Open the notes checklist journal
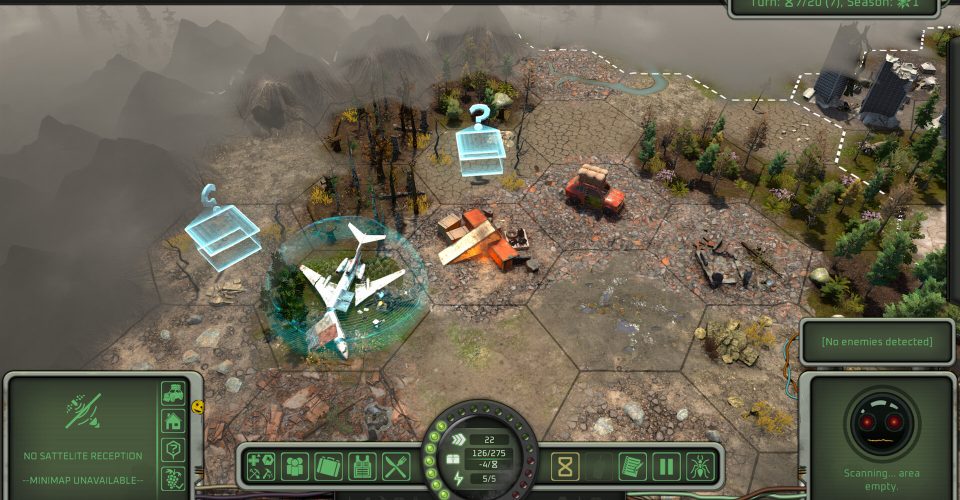 point(632,466)
